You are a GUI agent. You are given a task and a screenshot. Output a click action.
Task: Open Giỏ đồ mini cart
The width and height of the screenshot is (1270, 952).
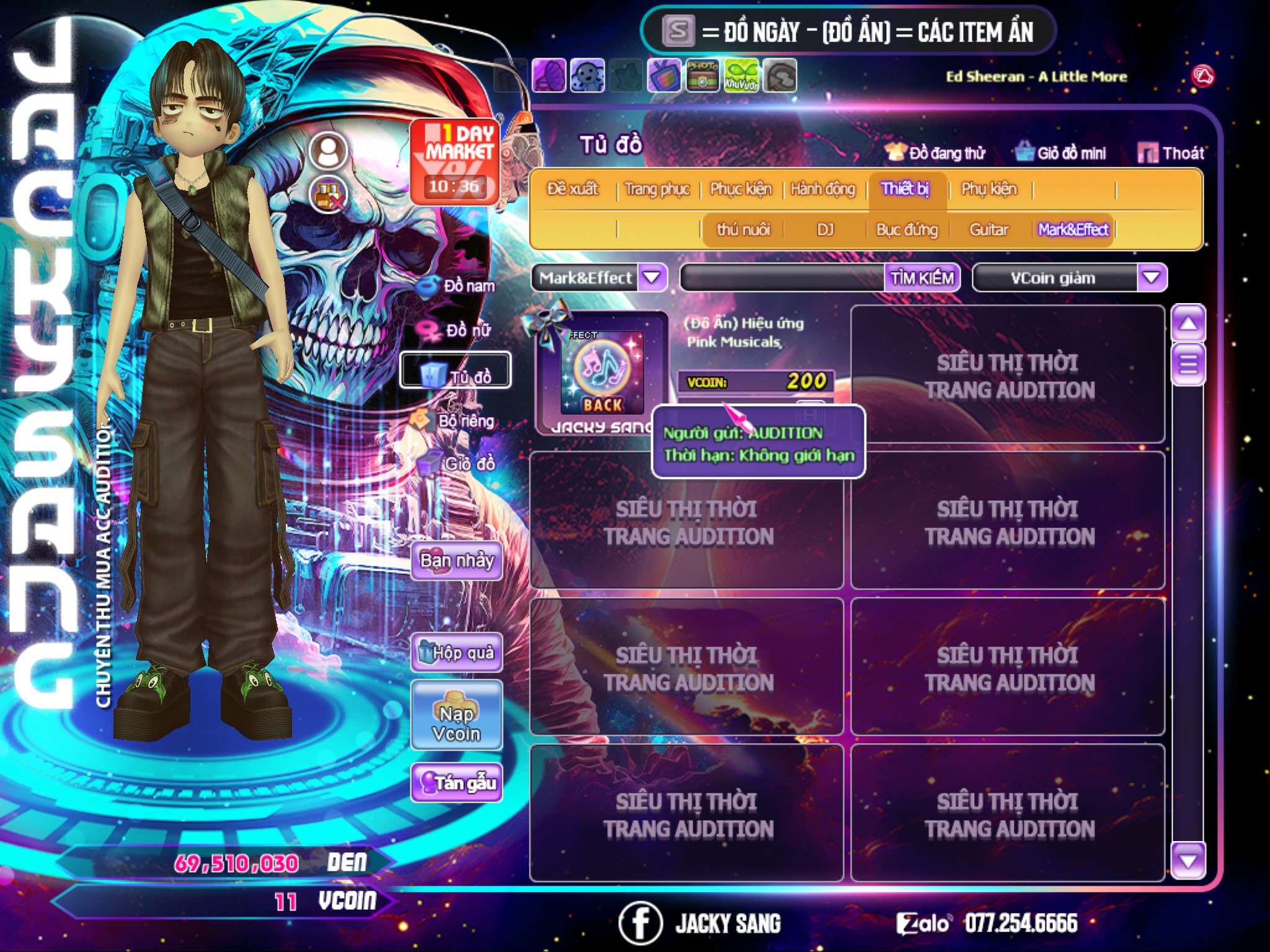[1060, 153]
